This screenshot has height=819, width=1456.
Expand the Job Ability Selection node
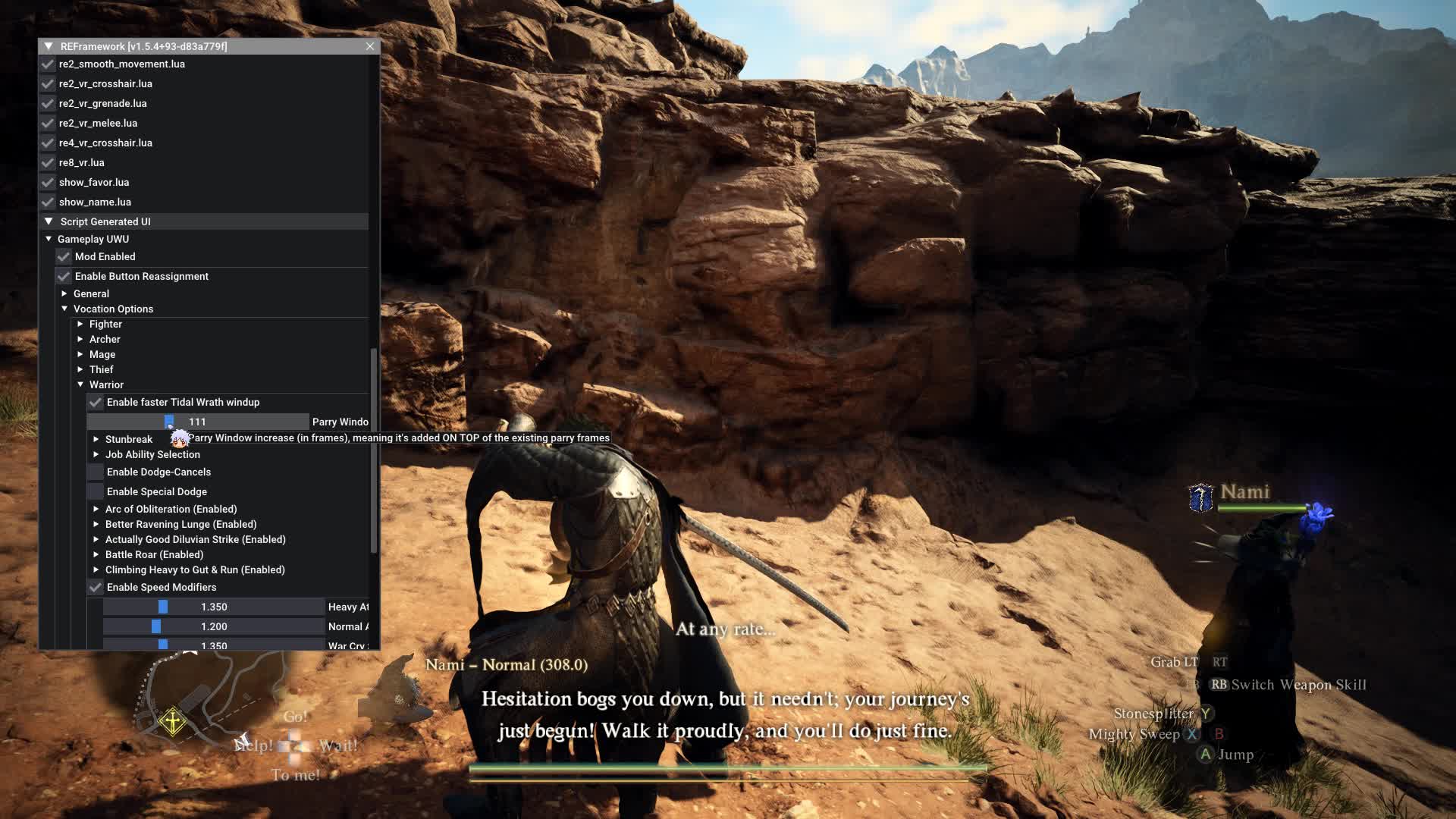pos(96,454)
